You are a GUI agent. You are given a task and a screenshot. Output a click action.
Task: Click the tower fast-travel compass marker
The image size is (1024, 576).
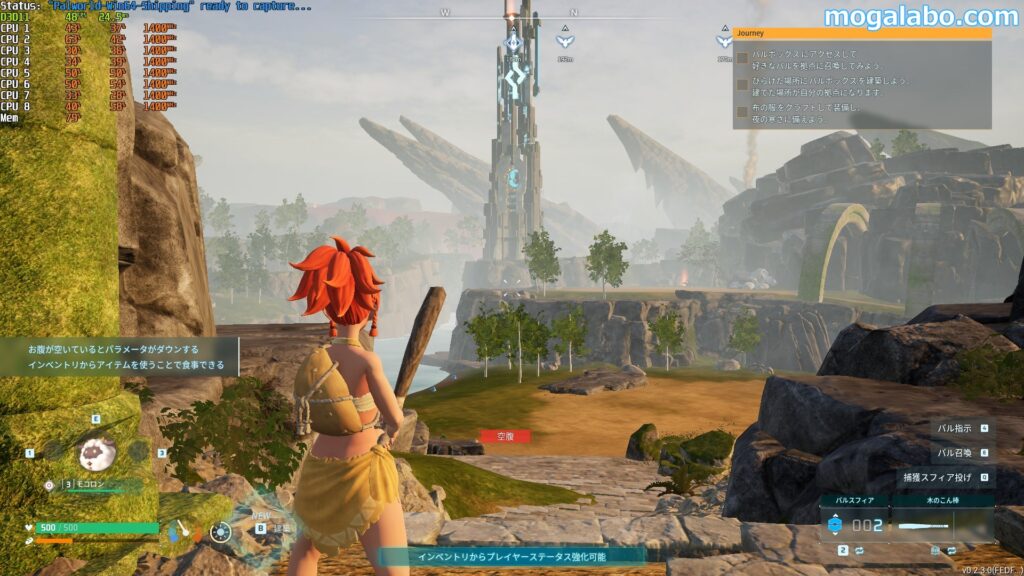pos(513,44)
